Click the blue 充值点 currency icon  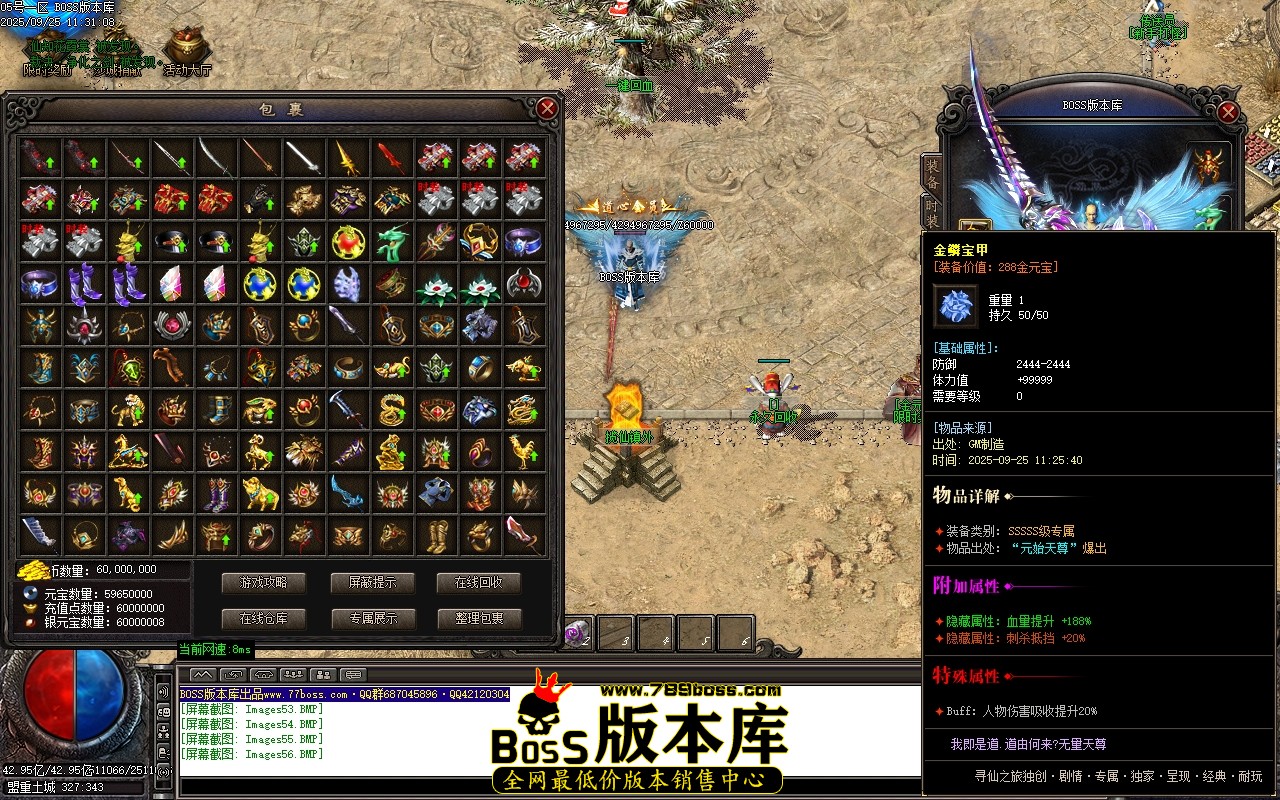point(29,607)
